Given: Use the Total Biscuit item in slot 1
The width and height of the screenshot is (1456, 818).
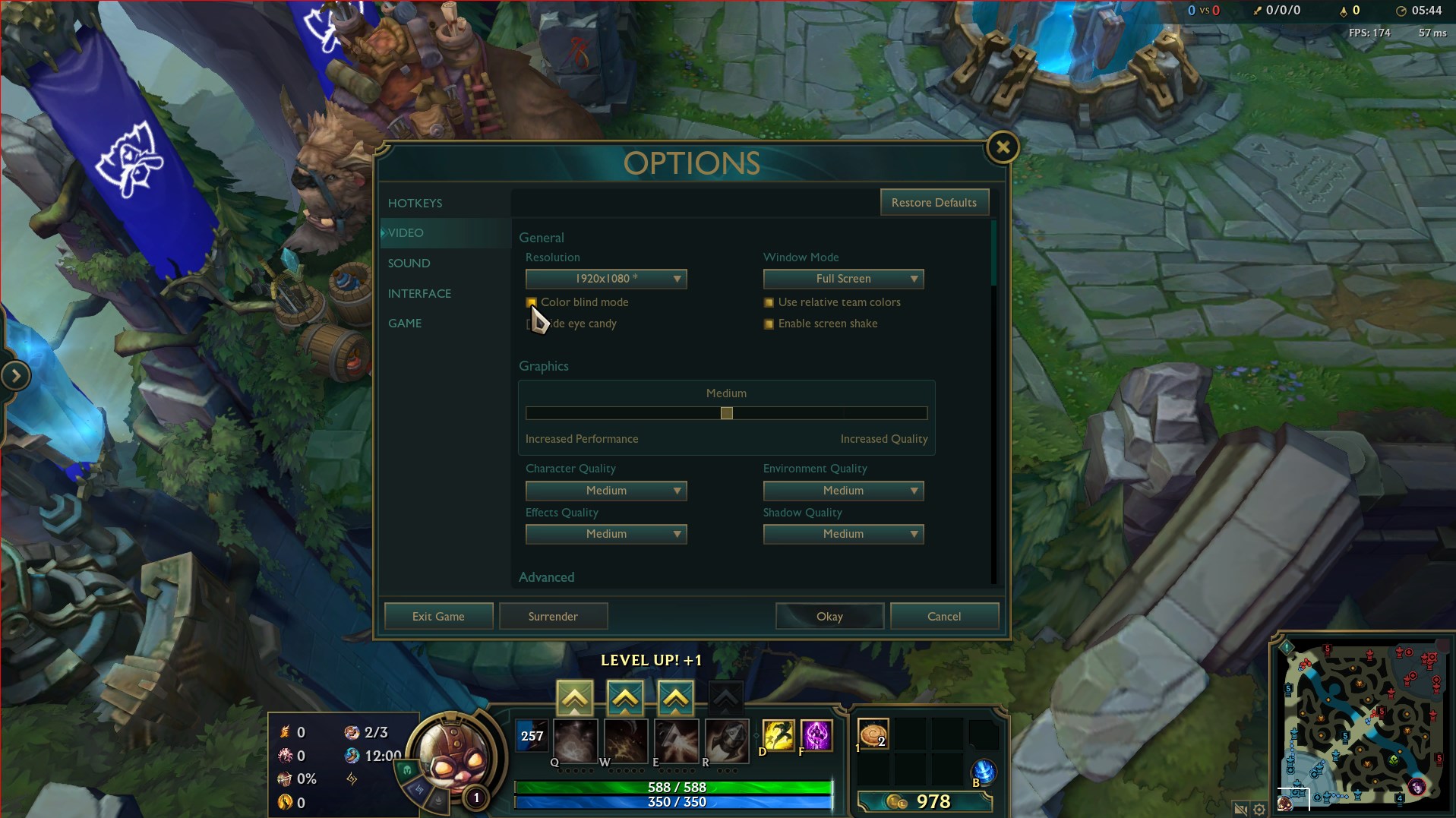Looking at the screenshot, I should click(873, 735).
